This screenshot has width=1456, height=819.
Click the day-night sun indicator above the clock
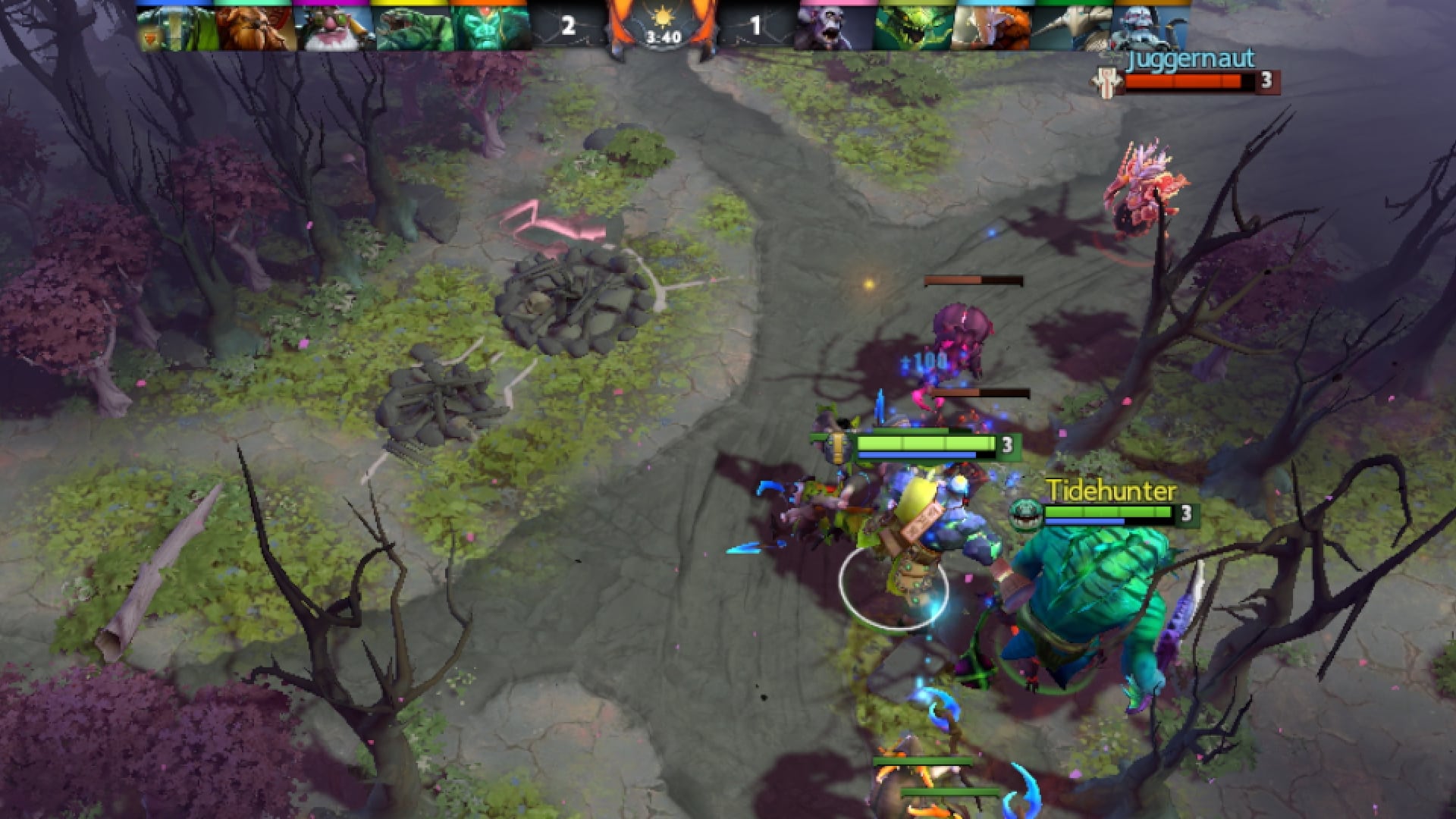(664, 17)
